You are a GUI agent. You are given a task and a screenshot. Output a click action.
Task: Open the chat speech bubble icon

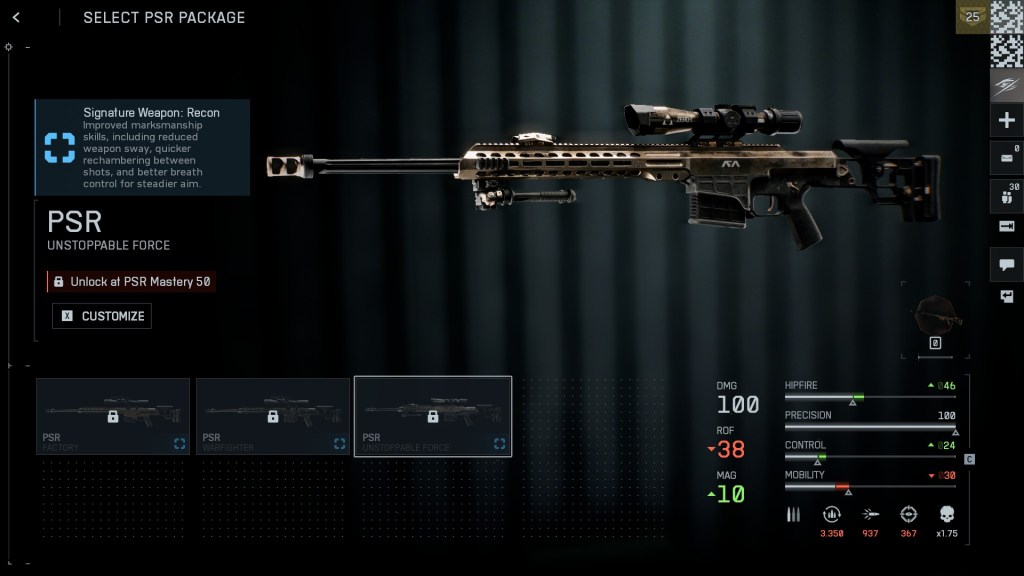pyautogui.click(x=1006, y=264)
